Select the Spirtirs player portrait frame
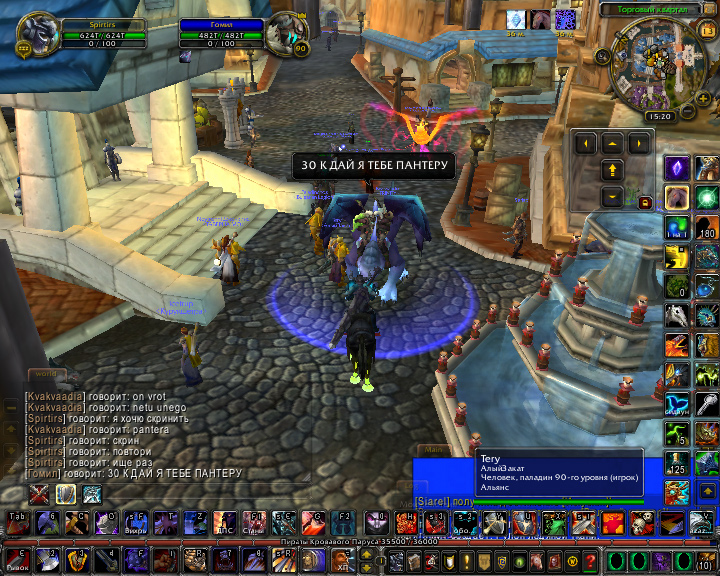 [x=38, y=32]
